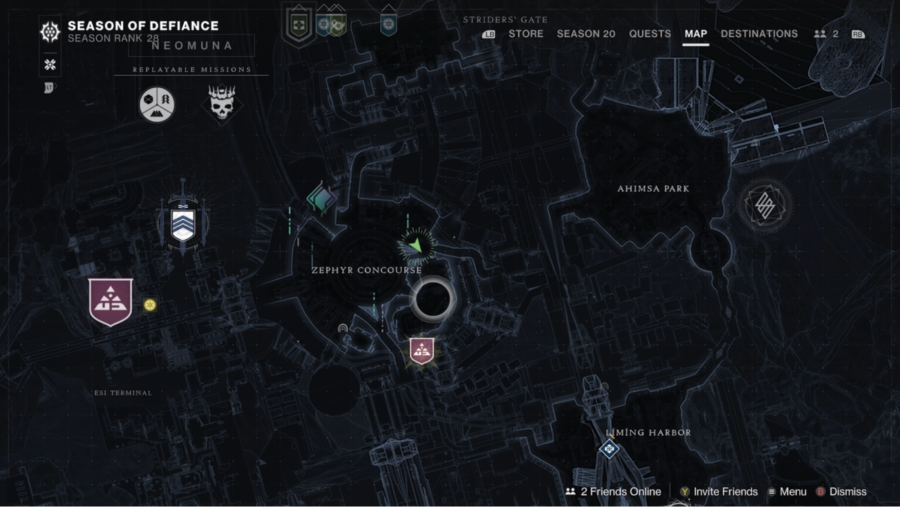Image resolution: width=900 pixels, height=507 pixels.
Task: Click the Season of Defiance emblem
Action: coord(49,32)
